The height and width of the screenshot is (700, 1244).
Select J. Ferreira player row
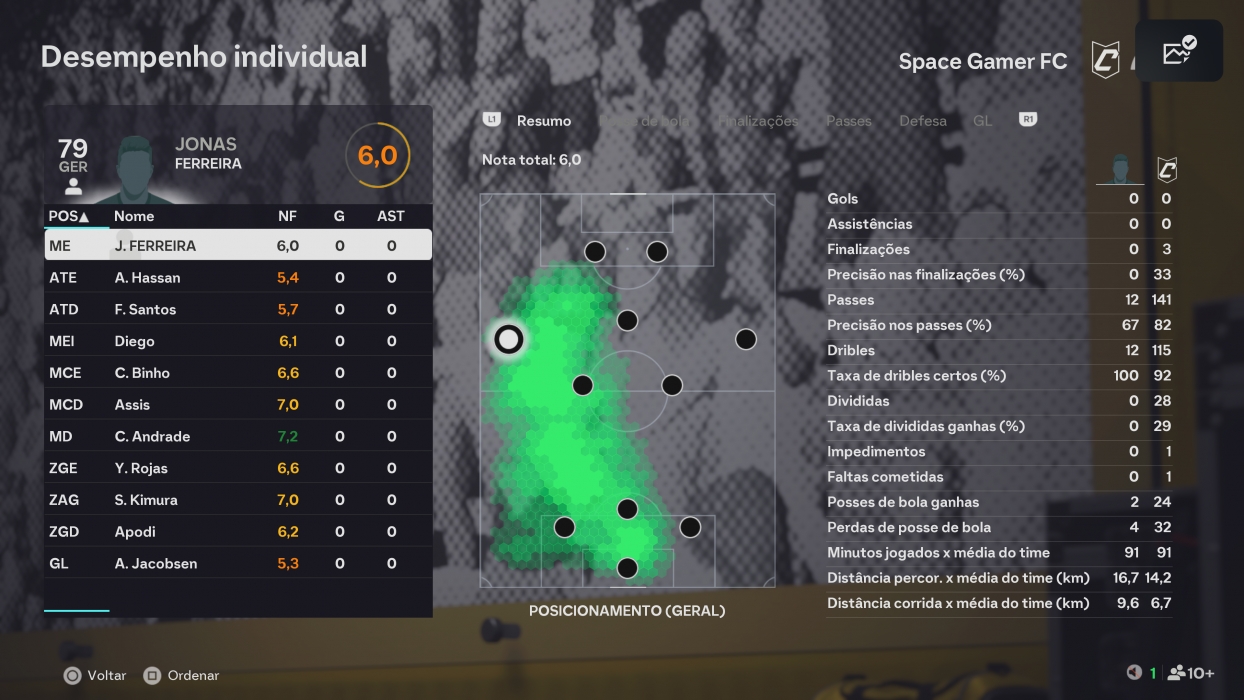238,246
